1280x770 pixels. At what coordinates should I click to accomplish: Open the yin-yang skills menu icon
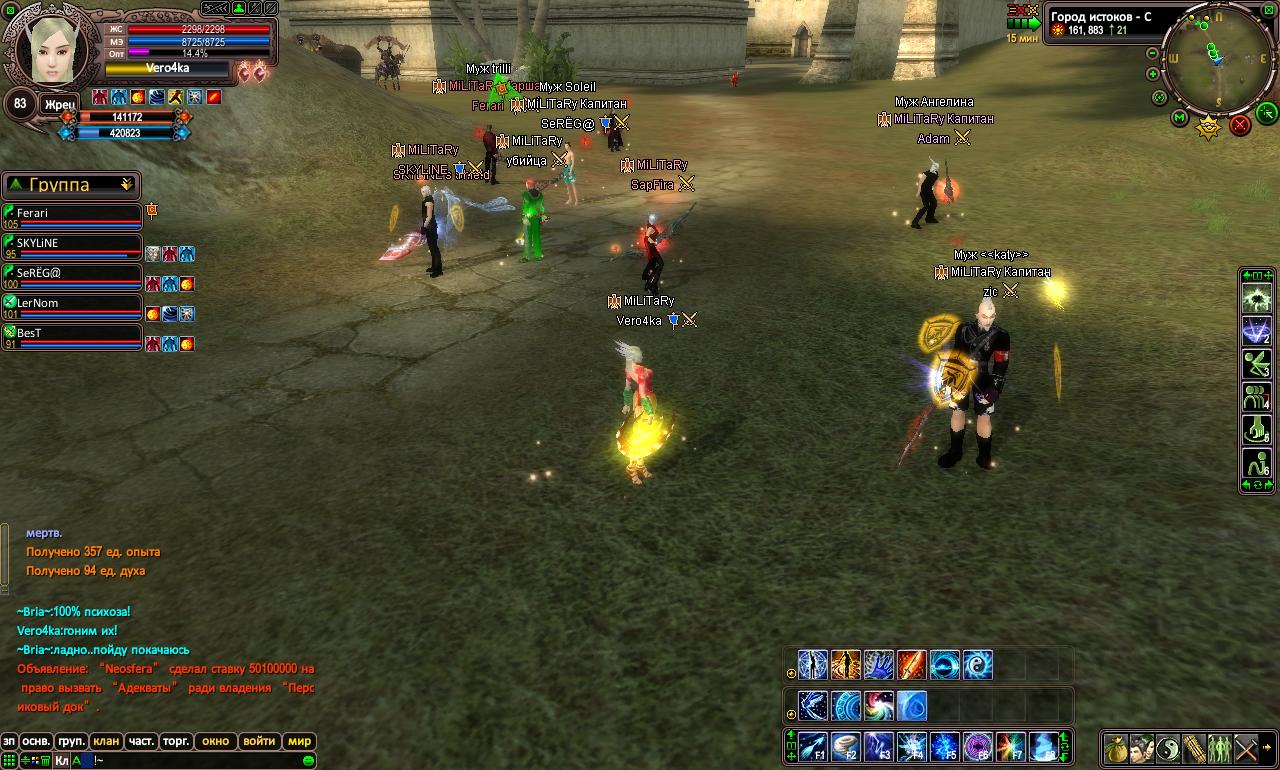coord(1168,748)
